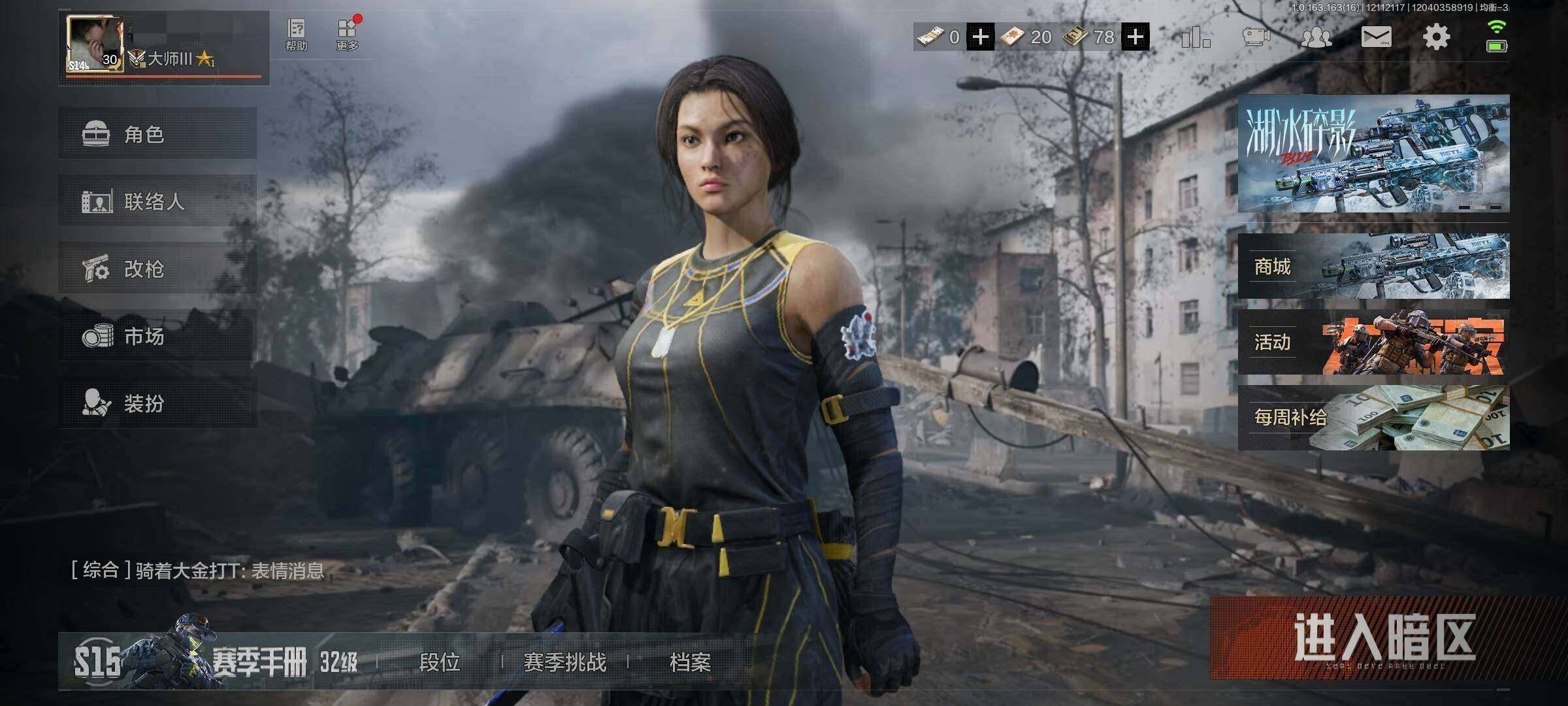Viewport: 1568px width, 706px height.
Task: Open the 活动 events banner
Action: tap(1373, 342)
